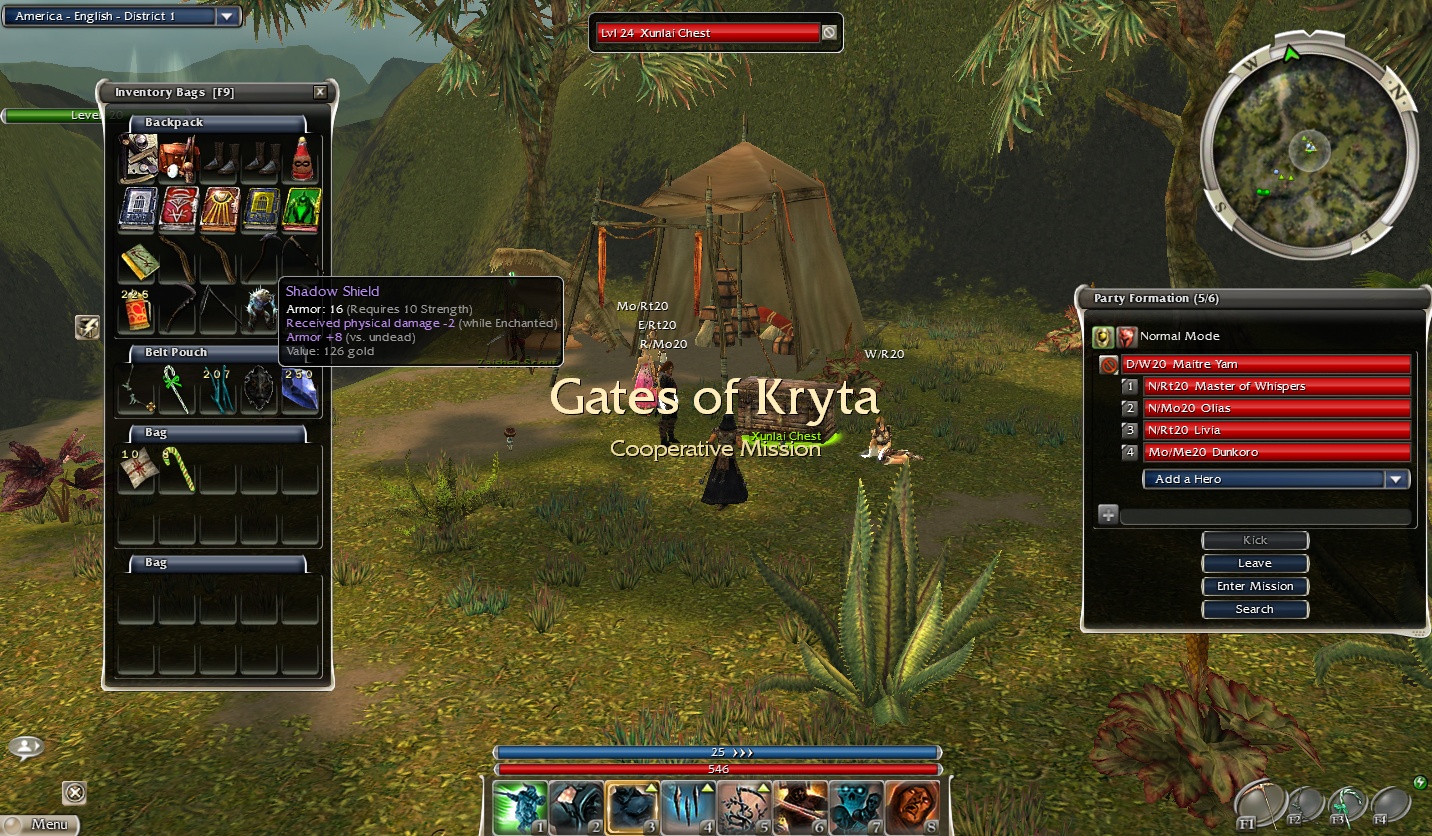Select hero Dunkoro in the party list
The width and height of the screenshot is (1432, 836).
point(1276,452)
